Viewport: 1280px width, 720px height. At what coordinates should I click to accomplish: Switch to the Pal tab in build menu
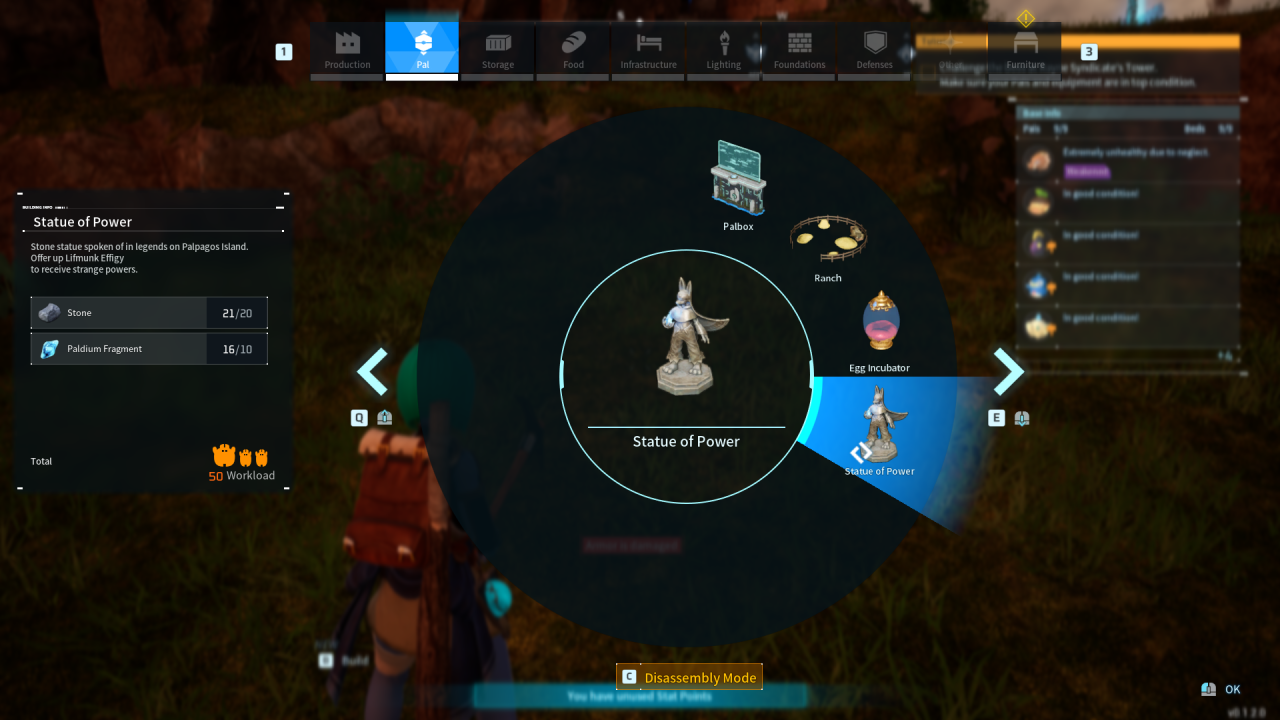[x=421, y=50]
